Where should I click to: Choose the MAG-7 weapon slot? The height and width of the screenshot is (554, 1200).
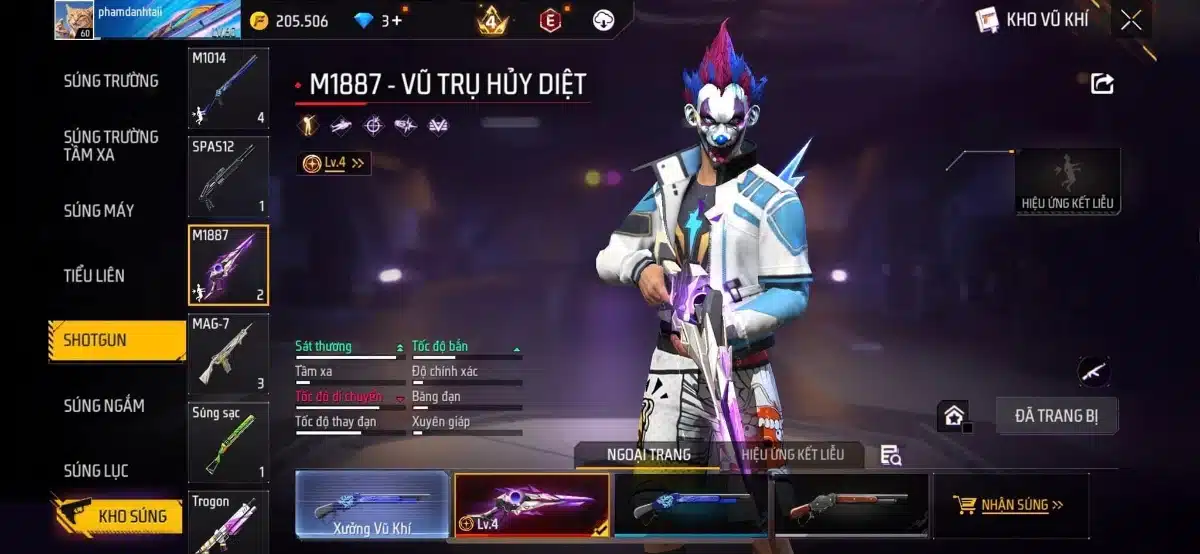click(x=228, y=354)
